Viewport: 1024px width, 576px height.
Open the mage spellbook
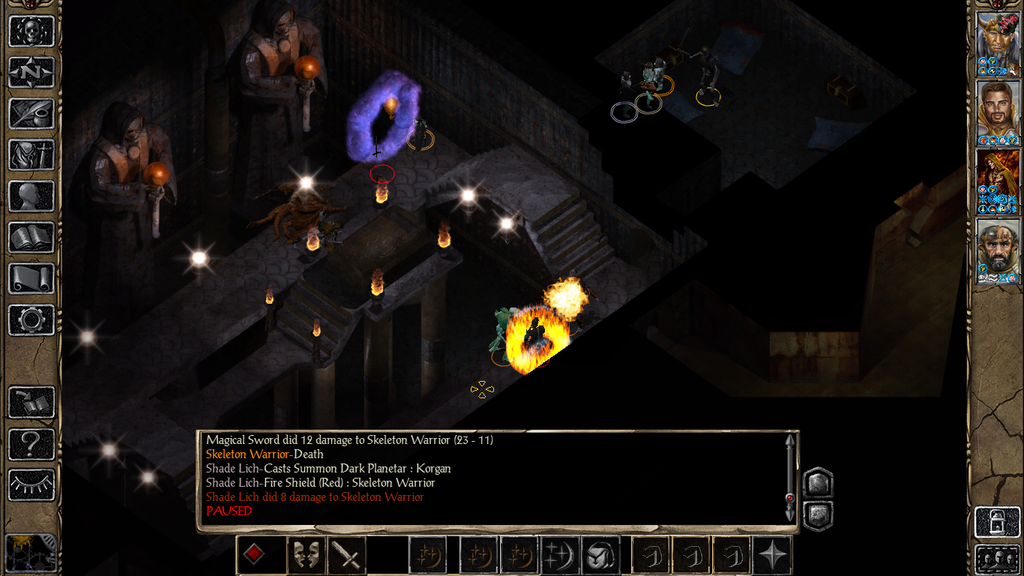tap(31, 237)
